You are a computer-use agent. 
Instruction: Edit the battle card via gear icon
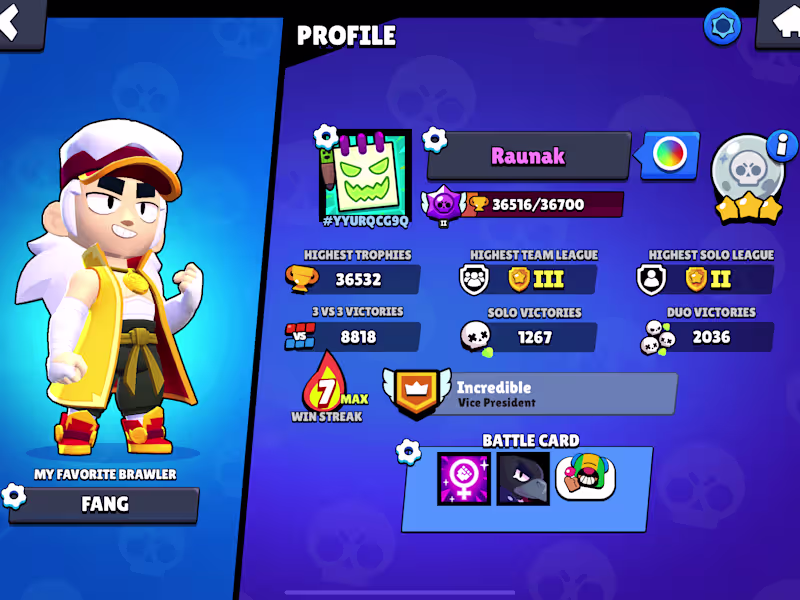pos(408,452)
